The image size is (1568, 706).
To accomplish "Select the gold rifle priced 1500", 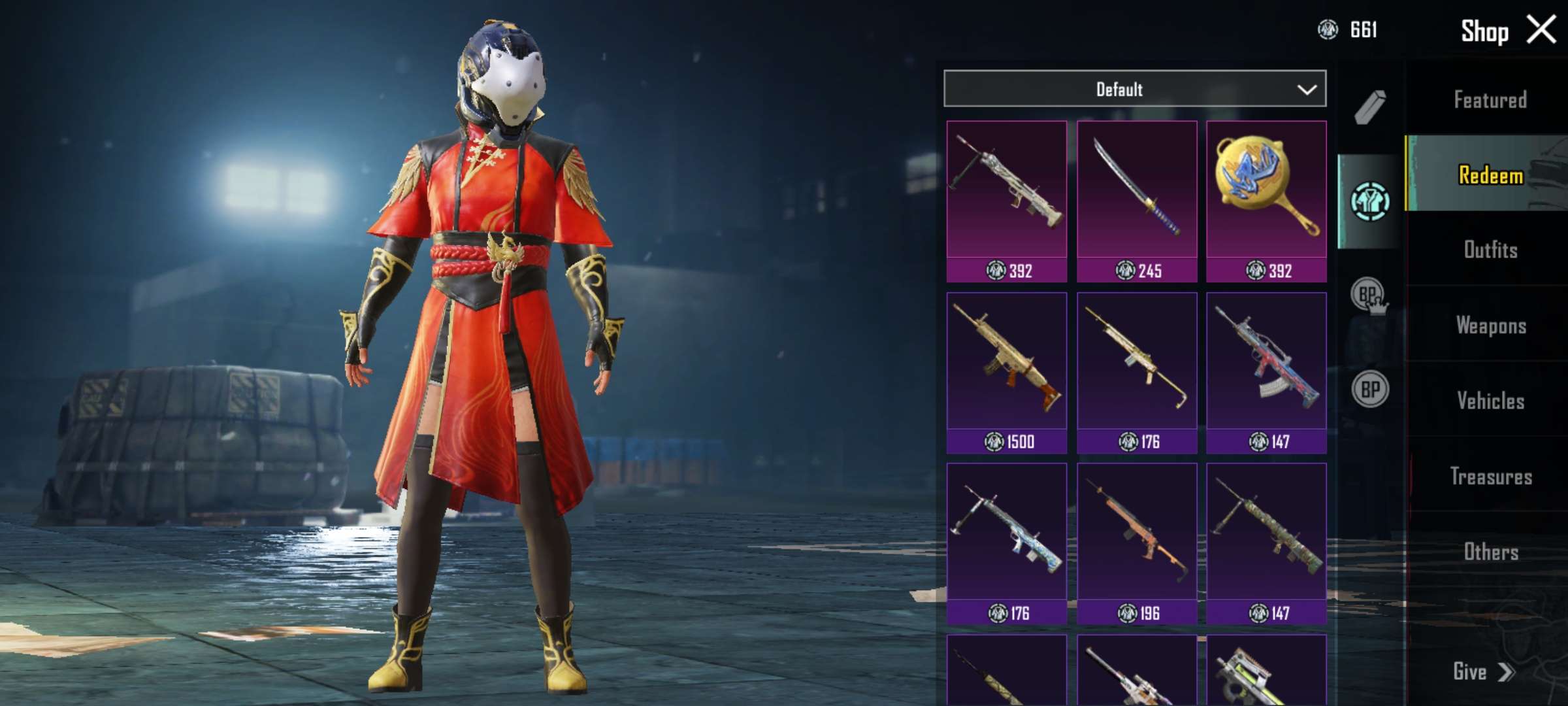I will [x=1007, y=373].
